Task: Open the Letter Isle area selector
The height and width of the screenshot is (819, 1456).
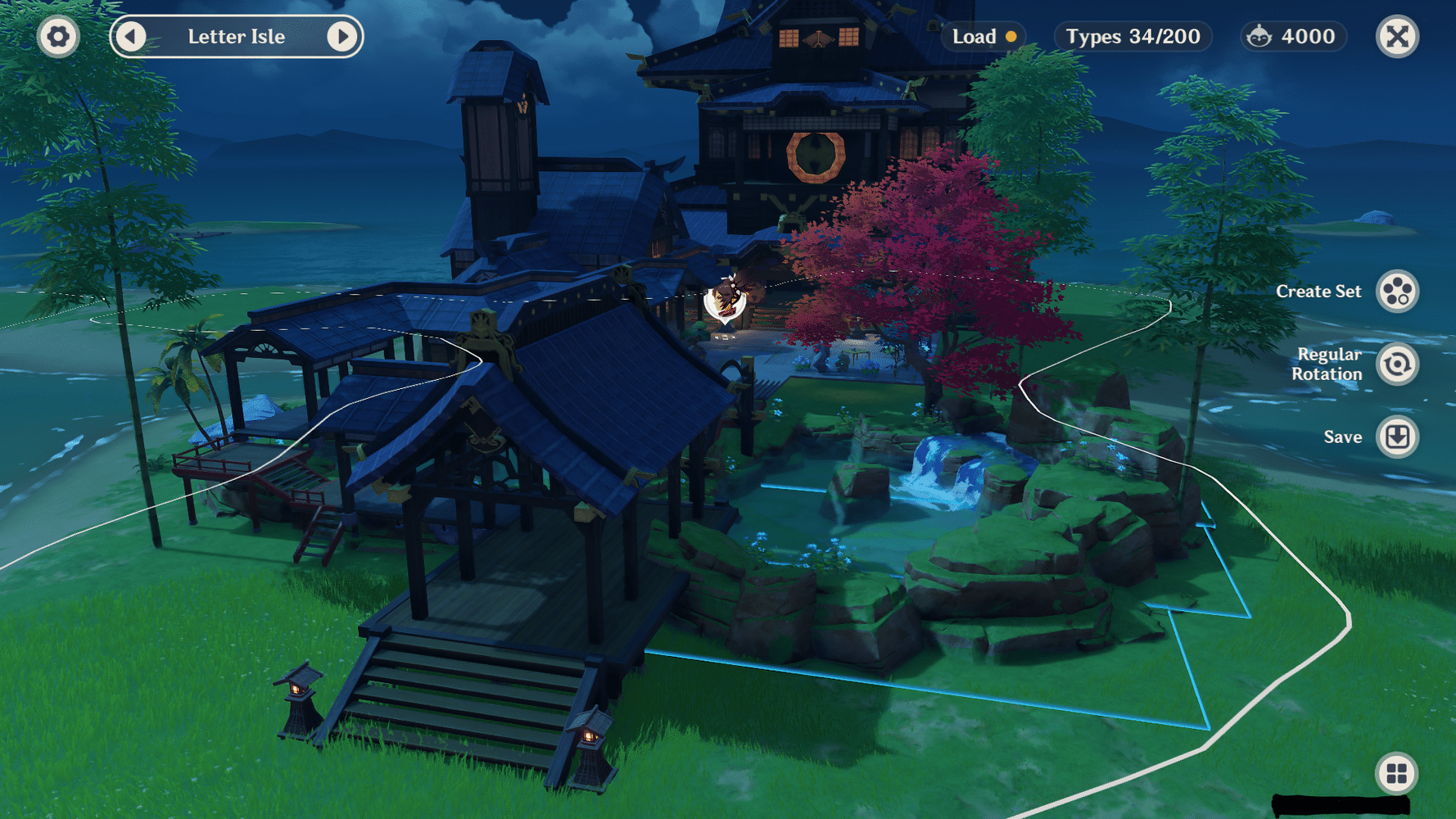Action: point(237,36)
